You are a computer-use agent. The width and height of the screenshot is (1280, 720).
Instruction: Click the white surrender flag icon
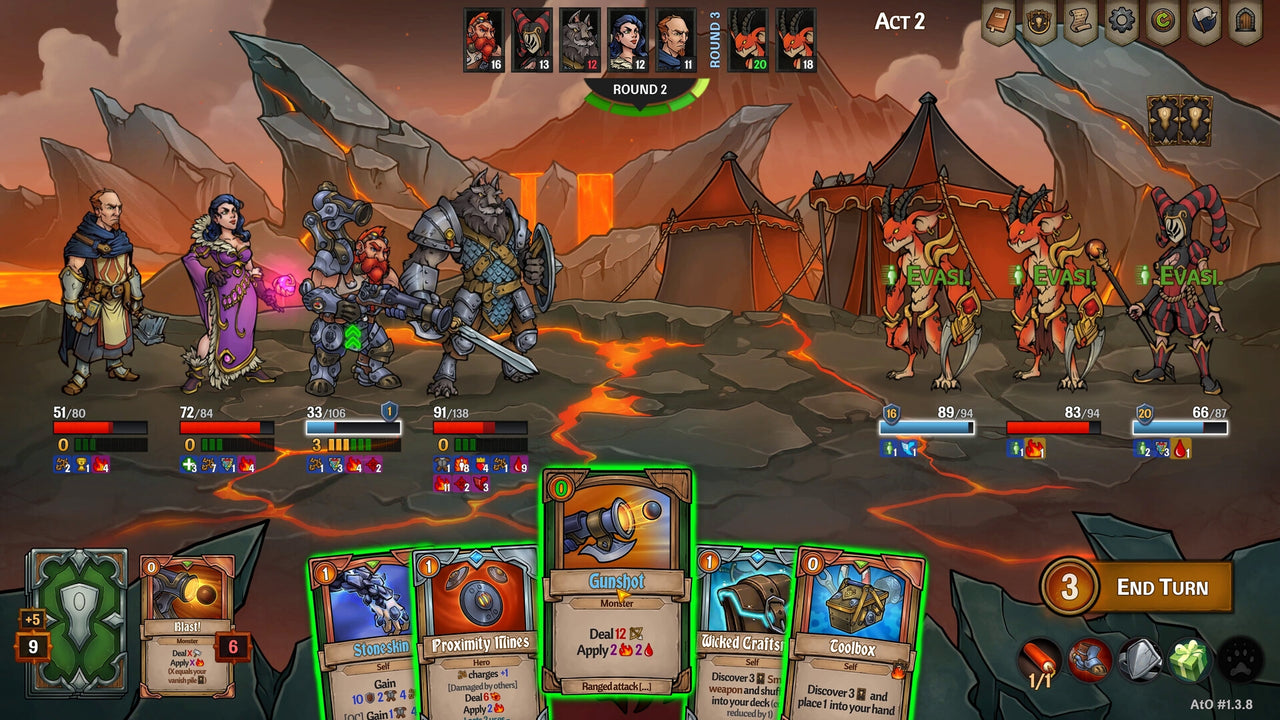[x=1205, y=18]
